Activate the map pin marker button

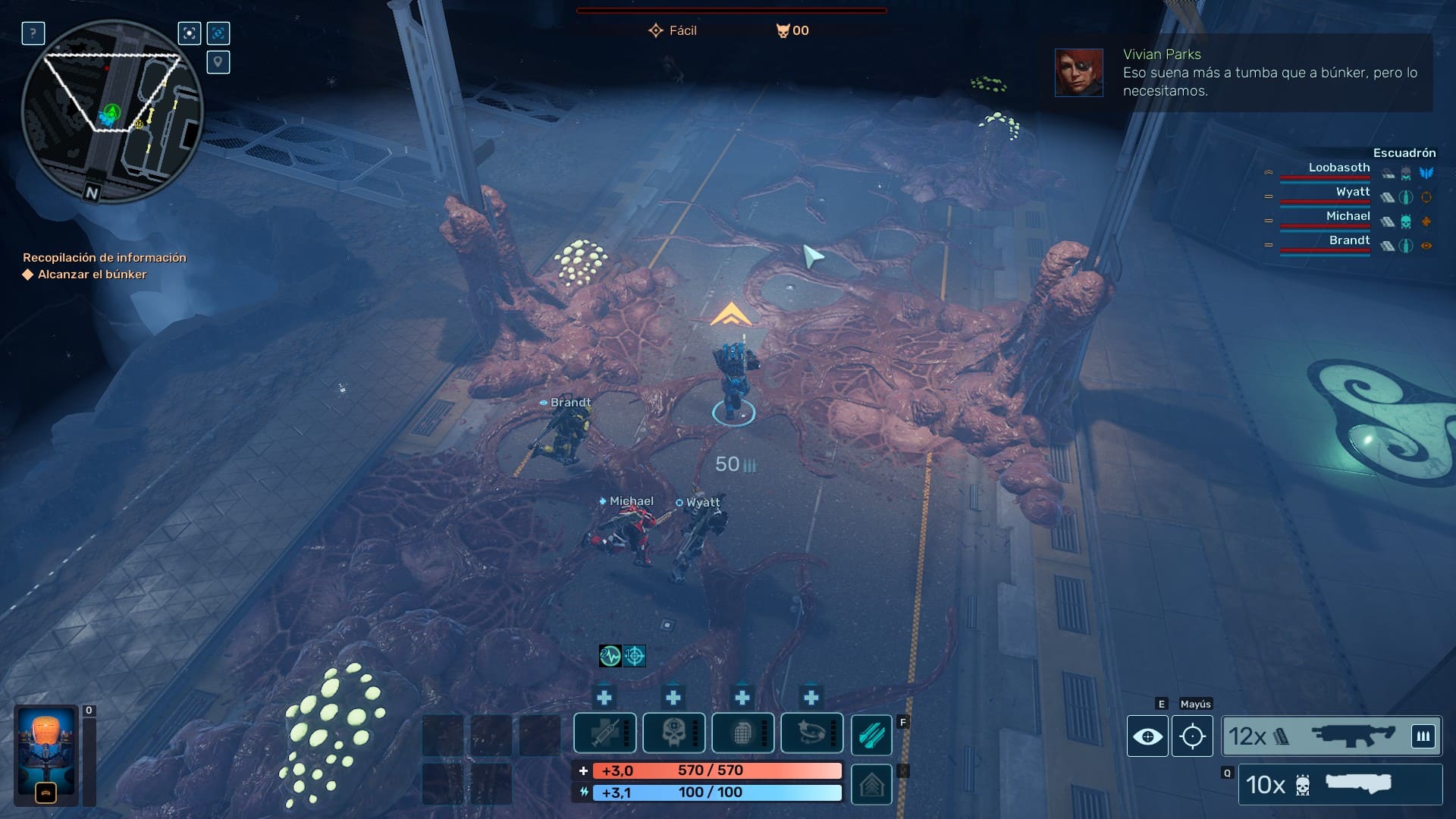[x=218, y=62]
